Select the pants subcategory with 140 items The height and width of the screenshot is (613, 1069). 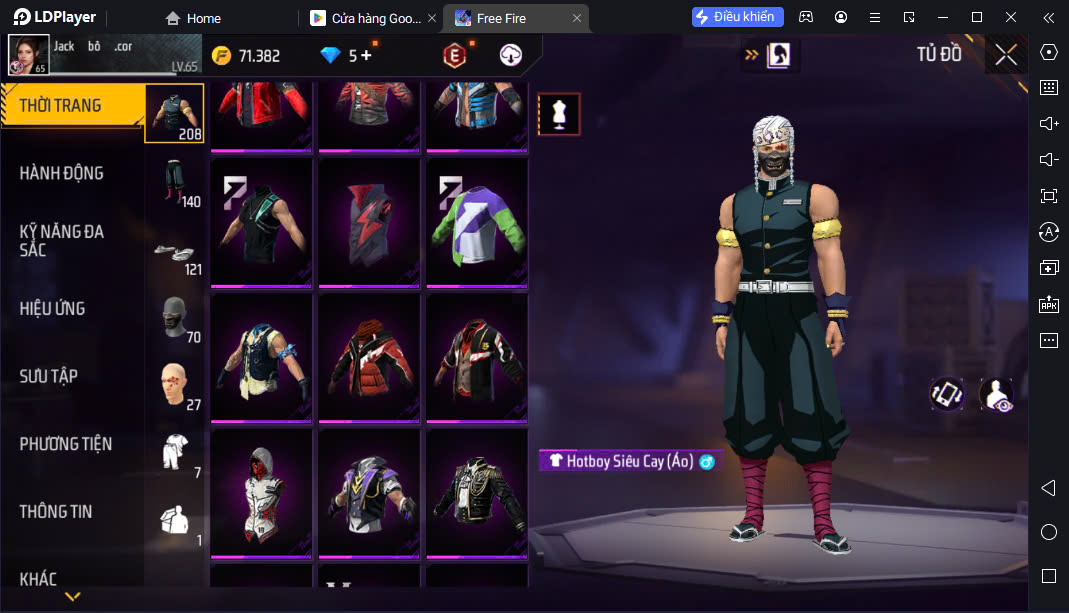click(176, 182)
